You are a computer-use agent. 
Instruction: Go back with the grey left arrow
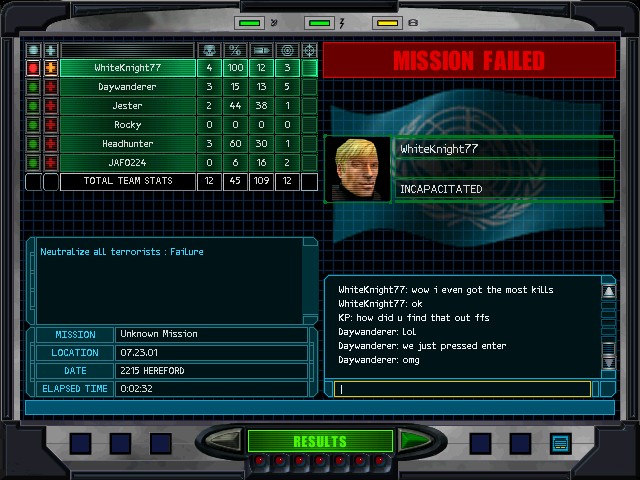click(225, 441)
